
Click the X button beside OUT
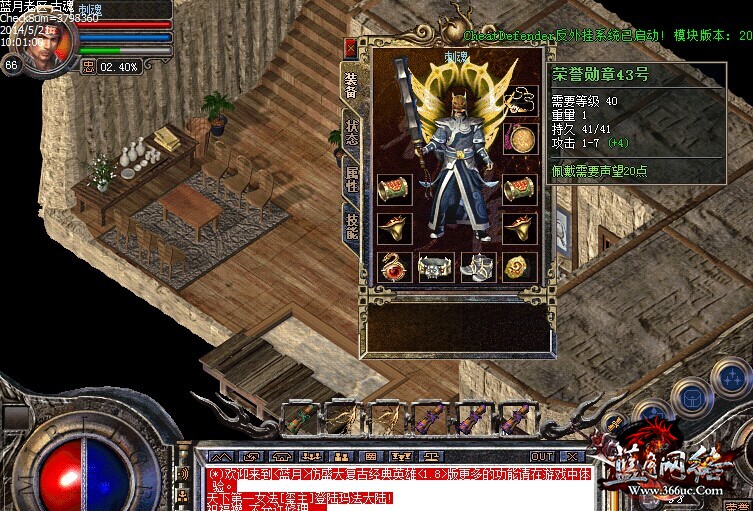coord(571,456)
